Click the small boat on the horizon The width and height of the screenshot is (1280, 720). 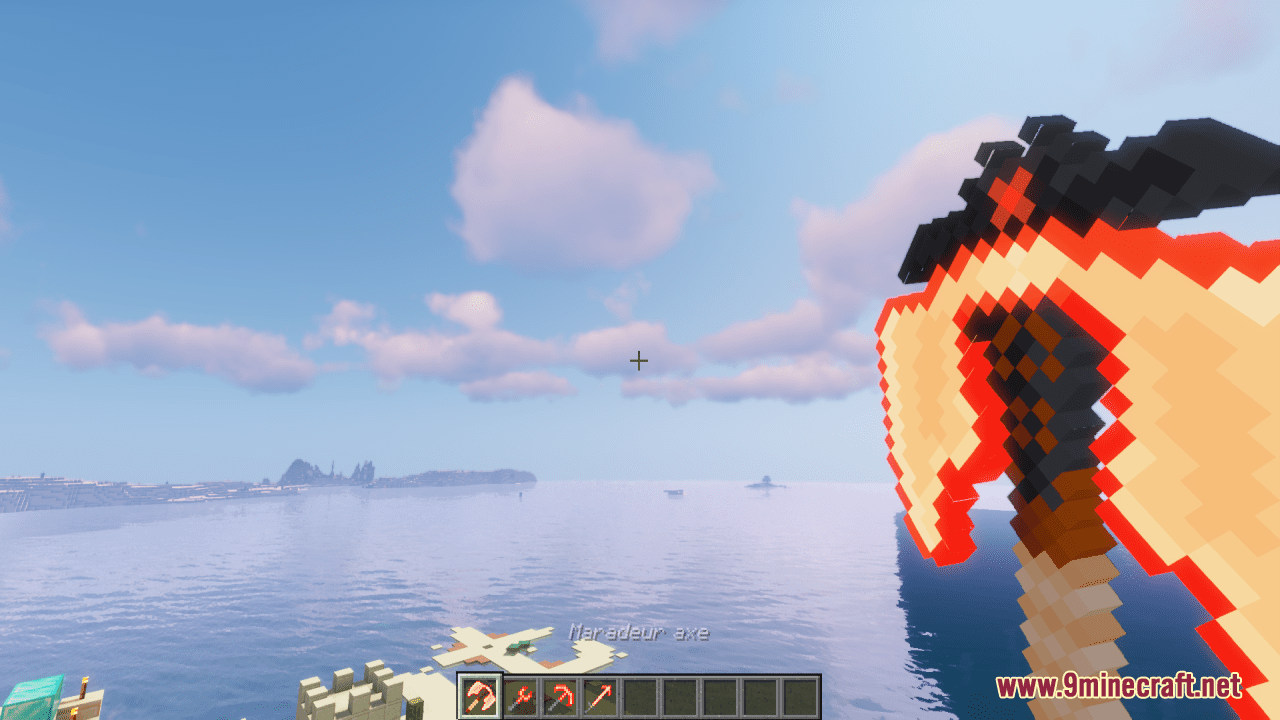tap(674, 490)
